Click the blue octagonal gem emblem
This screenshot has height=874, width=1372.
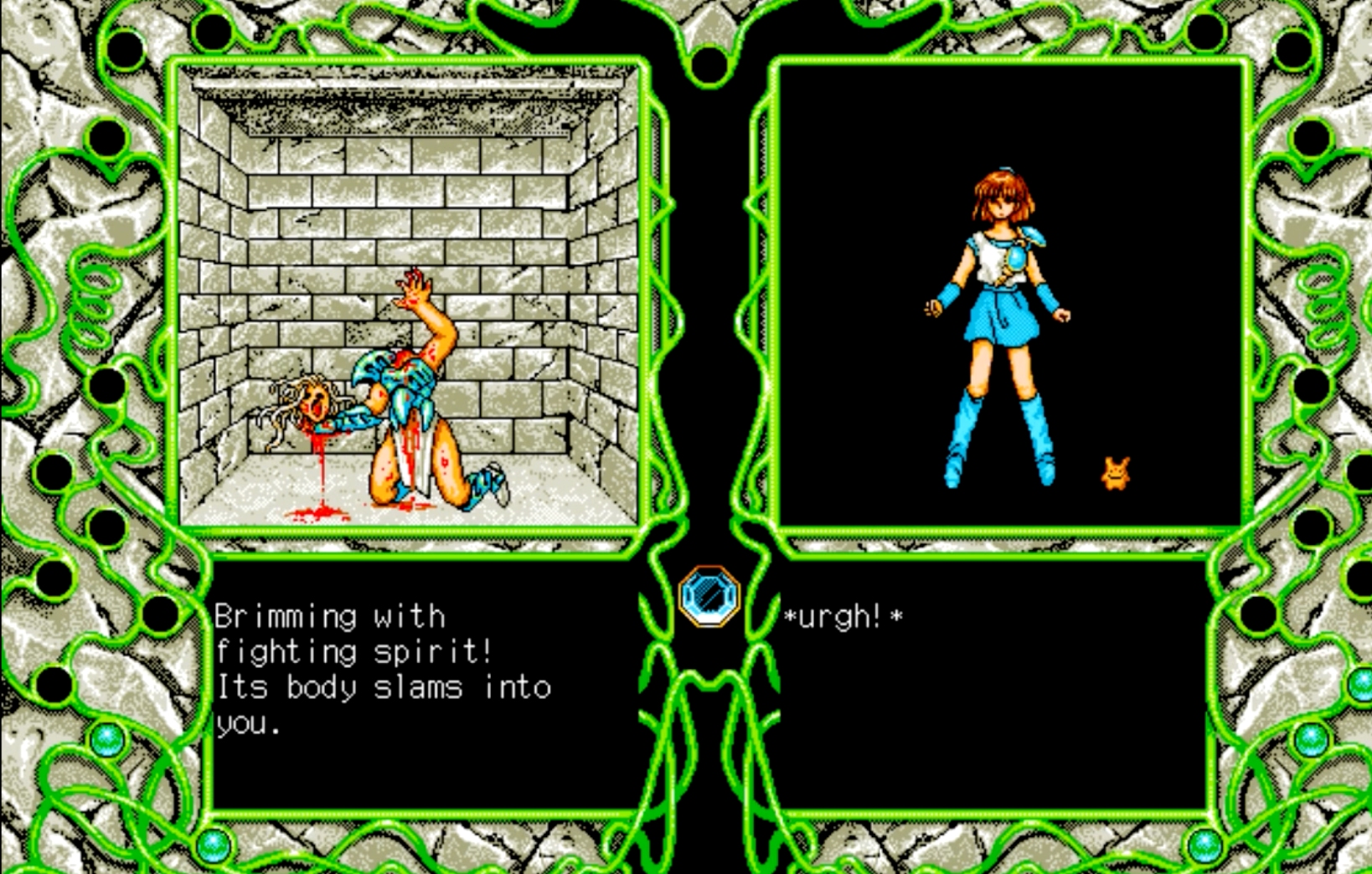pos(709,596)
